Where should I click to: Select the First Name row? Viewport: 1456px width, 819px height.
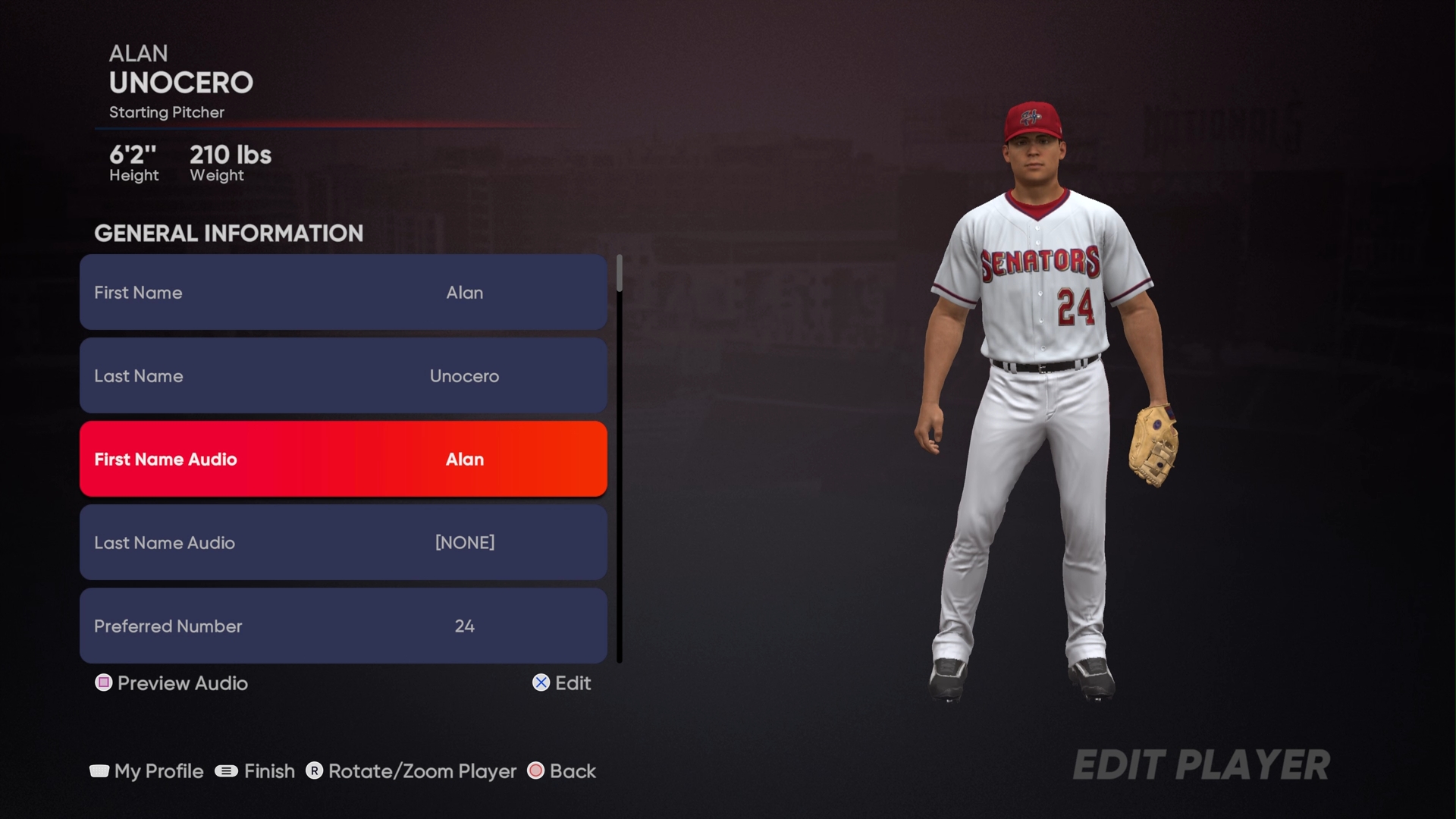pos(343,293)
